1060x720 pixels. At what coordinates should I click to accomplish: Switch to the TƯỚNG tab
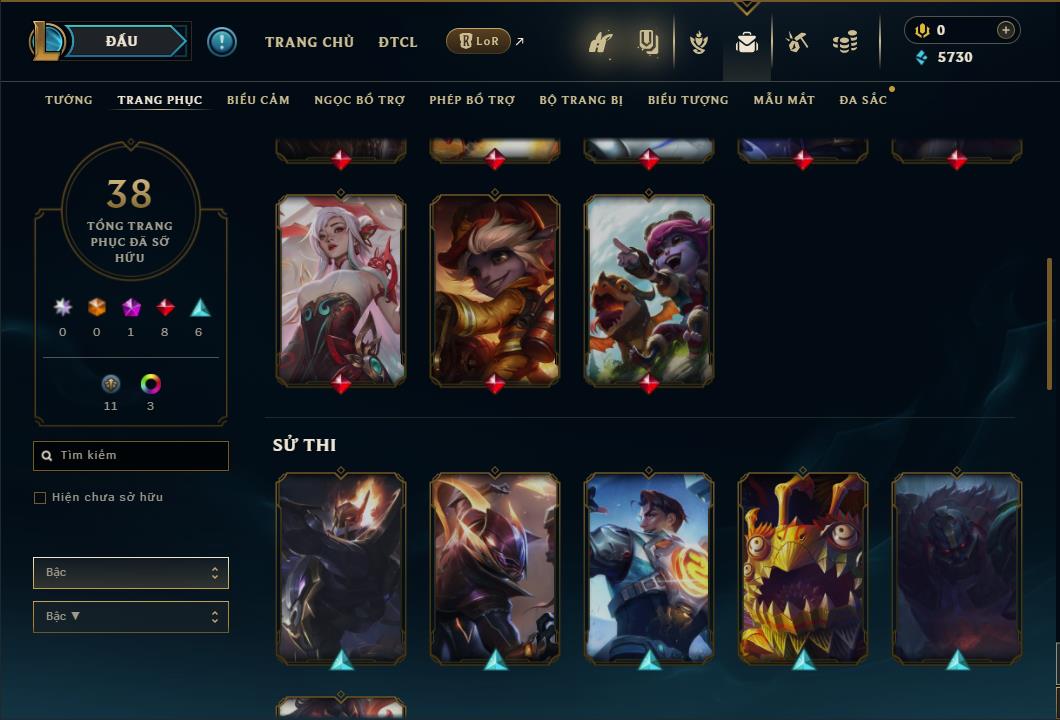(69, 100)
